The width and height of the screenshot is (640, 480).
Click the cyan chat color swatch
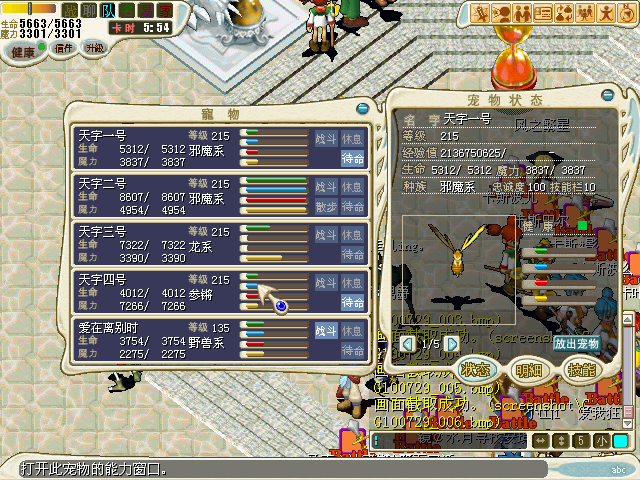click(x=620, y=440)
